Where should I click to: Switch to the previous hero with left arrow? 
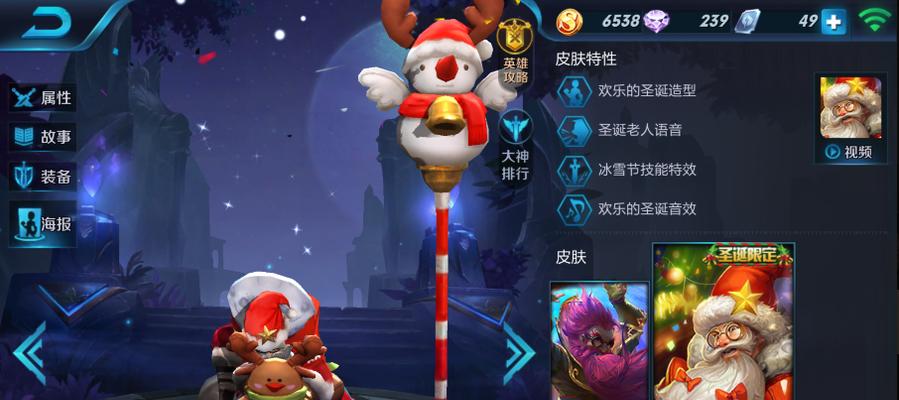pyautogui.click(x=28, y=353)
